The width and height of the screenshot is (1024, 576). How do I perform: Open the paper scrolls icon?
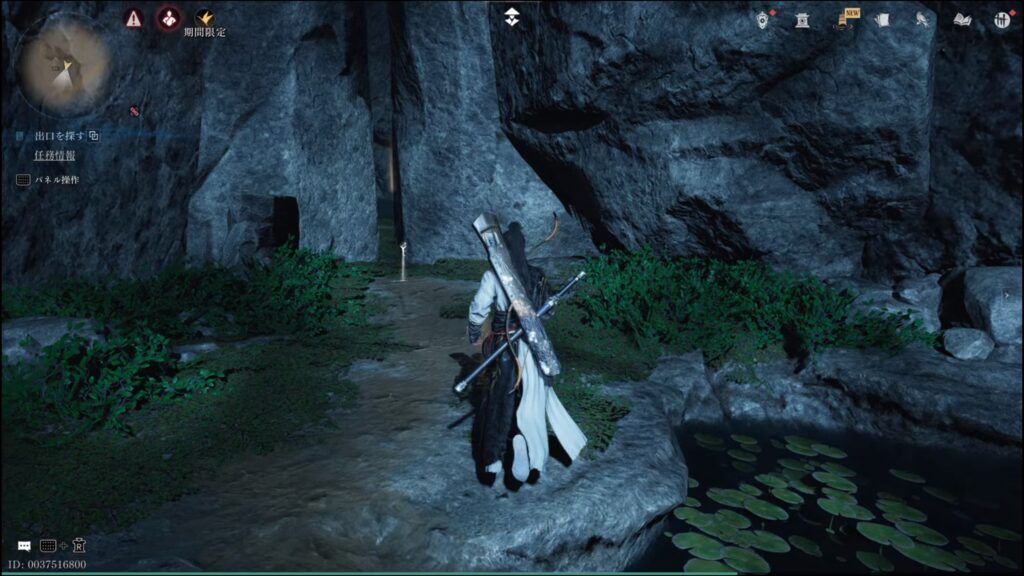coord(882,19)
